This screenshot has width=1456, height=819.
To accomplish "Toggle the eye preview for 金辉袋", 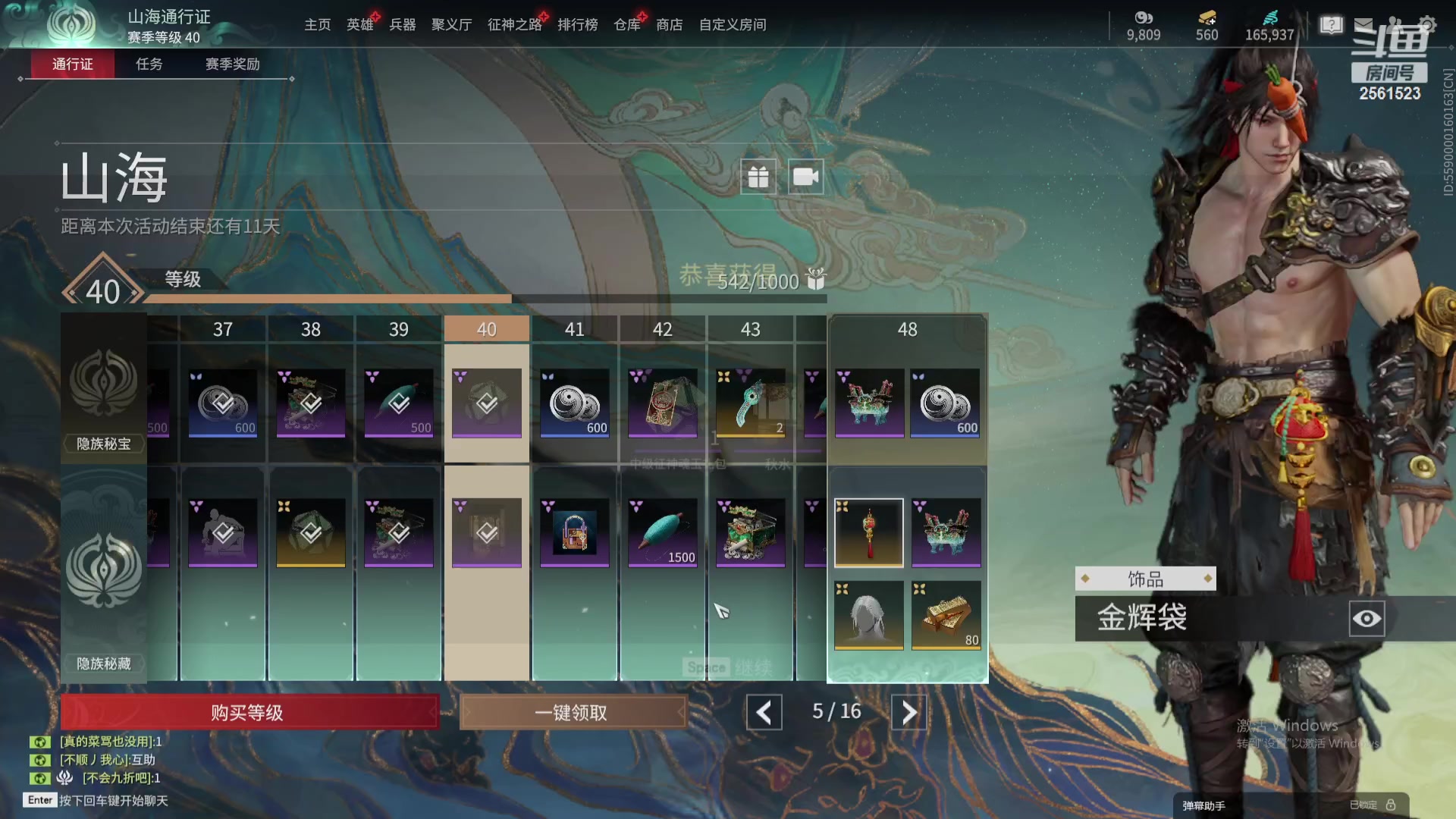I will tap(1367, 619).
